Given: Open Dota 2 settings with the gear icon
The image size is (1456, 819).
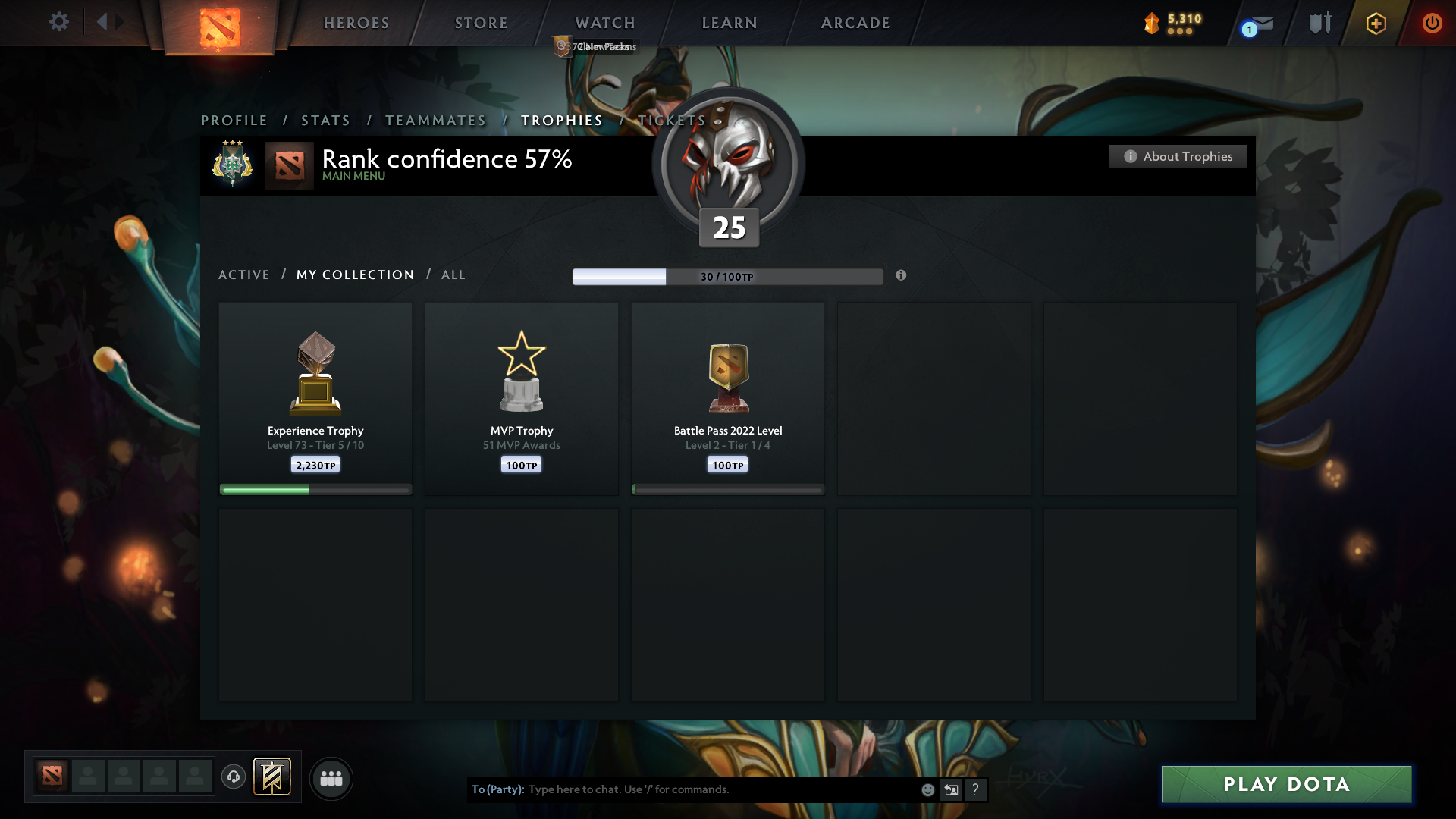Looking at the screenshot, I should pos(59,22).
